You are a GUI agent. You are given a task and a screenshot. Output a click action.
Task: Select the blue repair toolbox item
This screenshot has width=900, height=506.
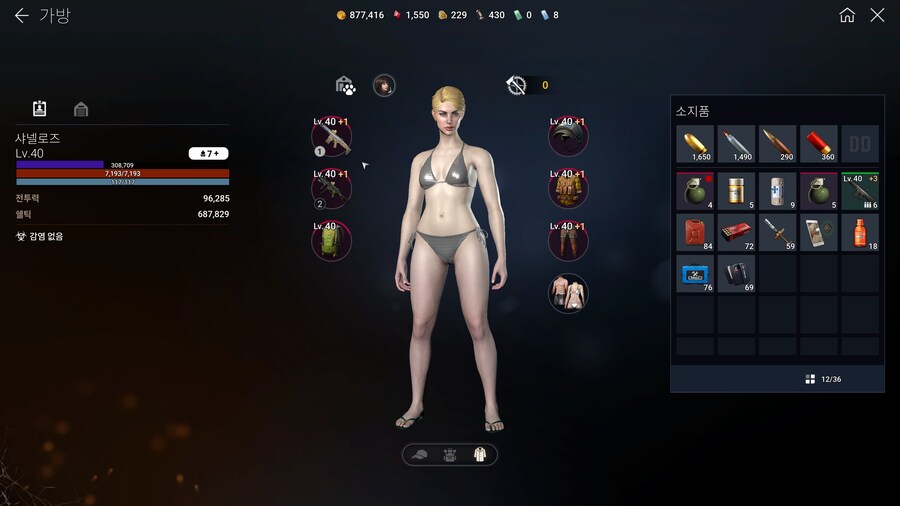click(695, 273)
